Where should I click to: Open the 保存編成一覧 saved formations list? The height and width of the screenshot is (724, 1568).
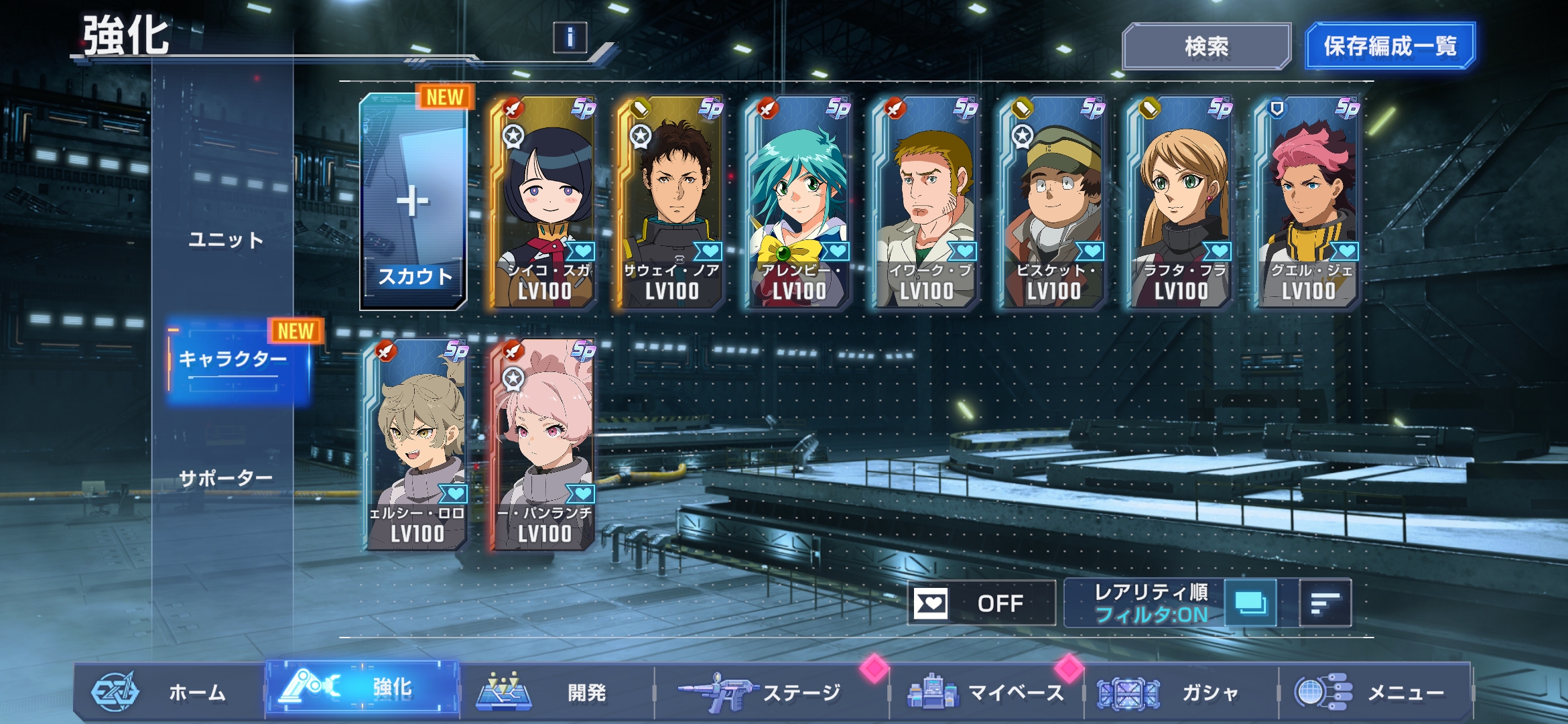tap(1390, 46)
